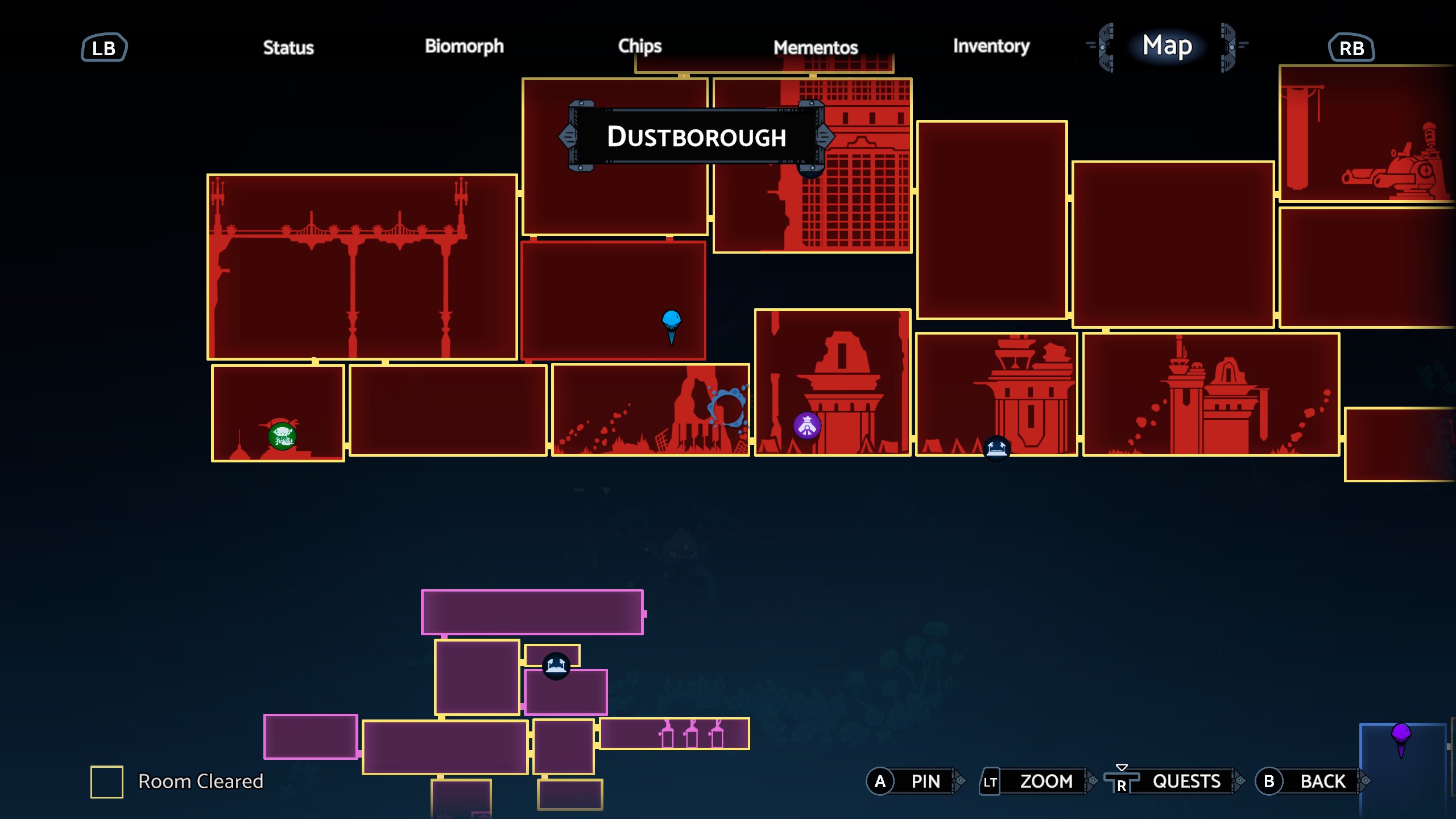Open the Biomorph tab

[x=464, y=47]
